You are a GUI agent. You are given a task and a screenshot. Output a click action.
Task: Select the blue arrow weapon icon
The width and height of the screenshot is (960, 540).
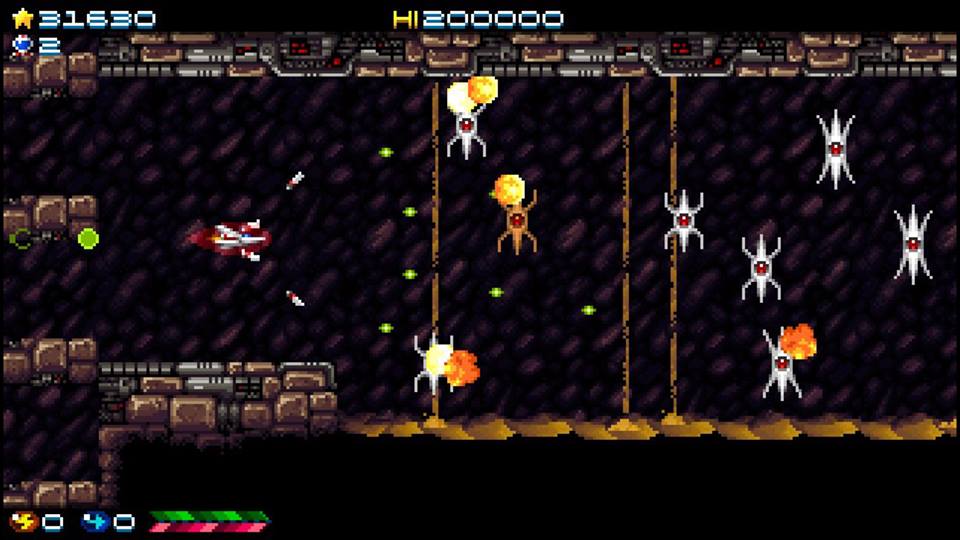click(x=94, y=521)
